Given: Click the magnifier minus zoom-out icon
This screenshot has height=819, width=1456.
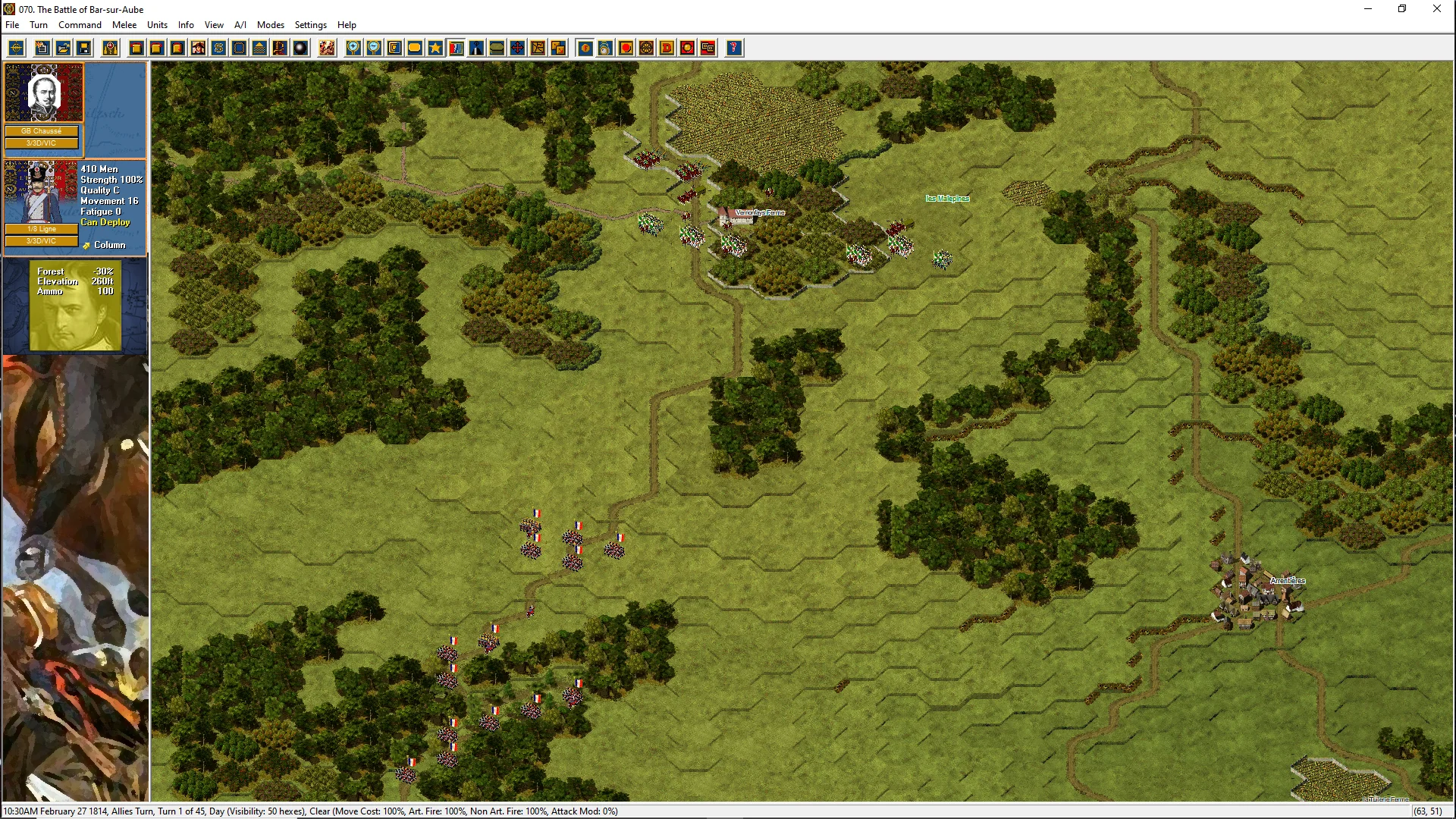Looking at the screenshot, I should [x=374, y=49].
